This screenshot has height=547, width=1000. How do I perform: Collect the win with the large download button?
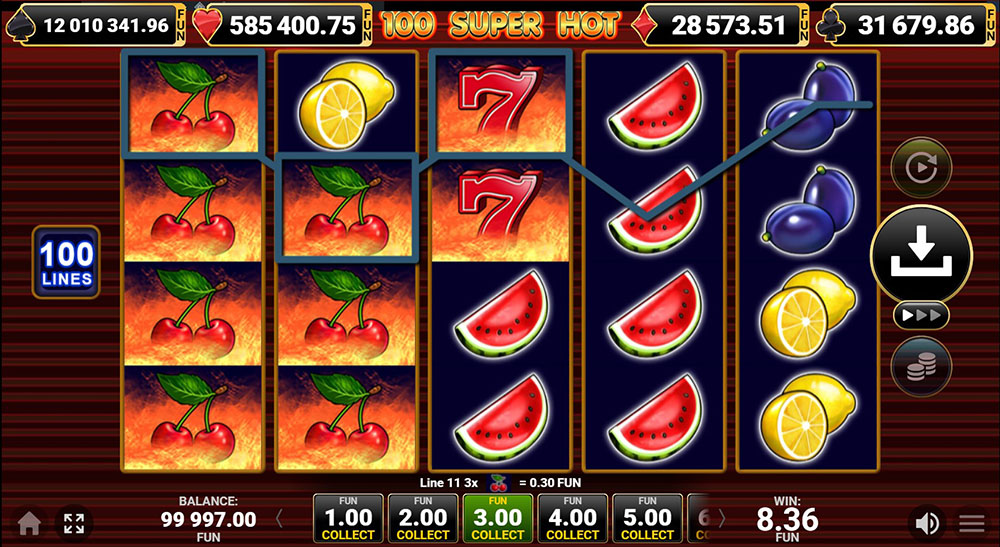(x=921, y=255)
